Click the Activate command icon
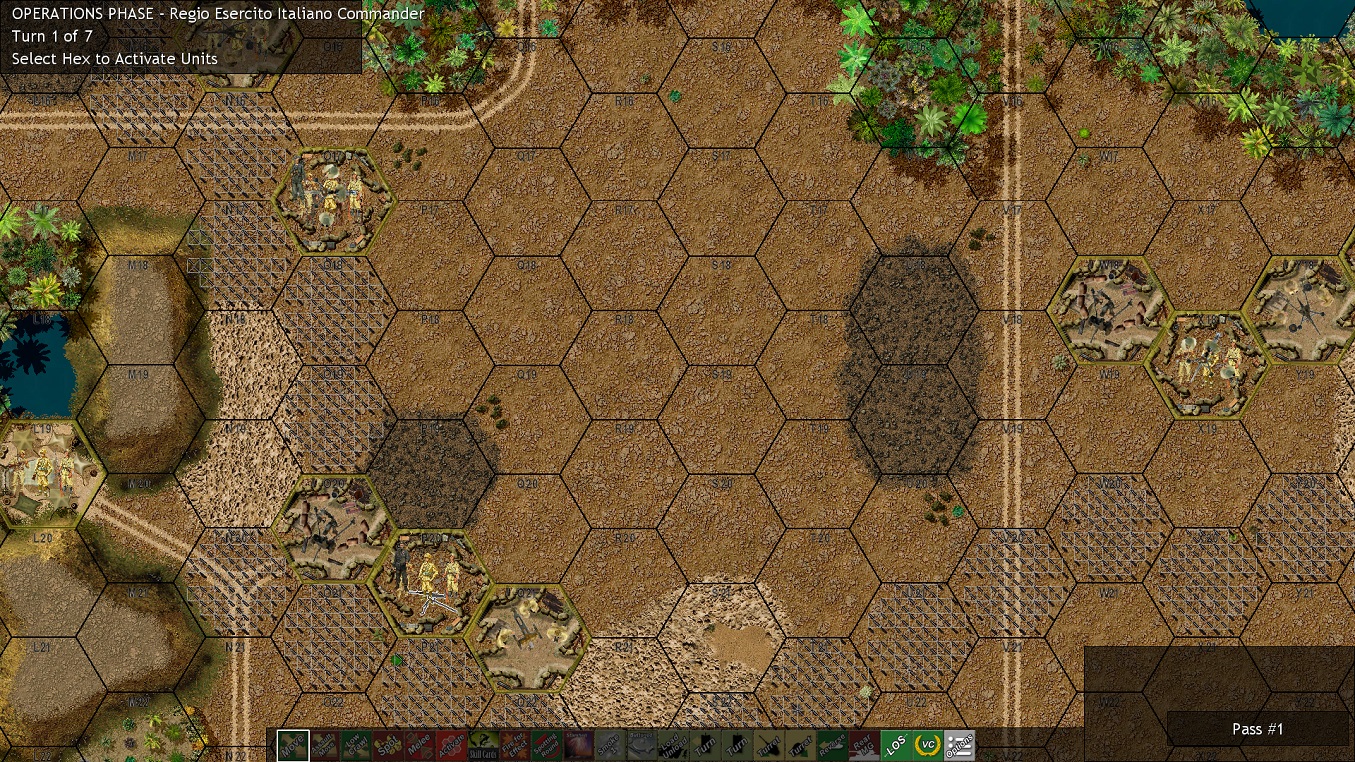Viewport: 1355px width, 762px height. (x=452, y=746)
